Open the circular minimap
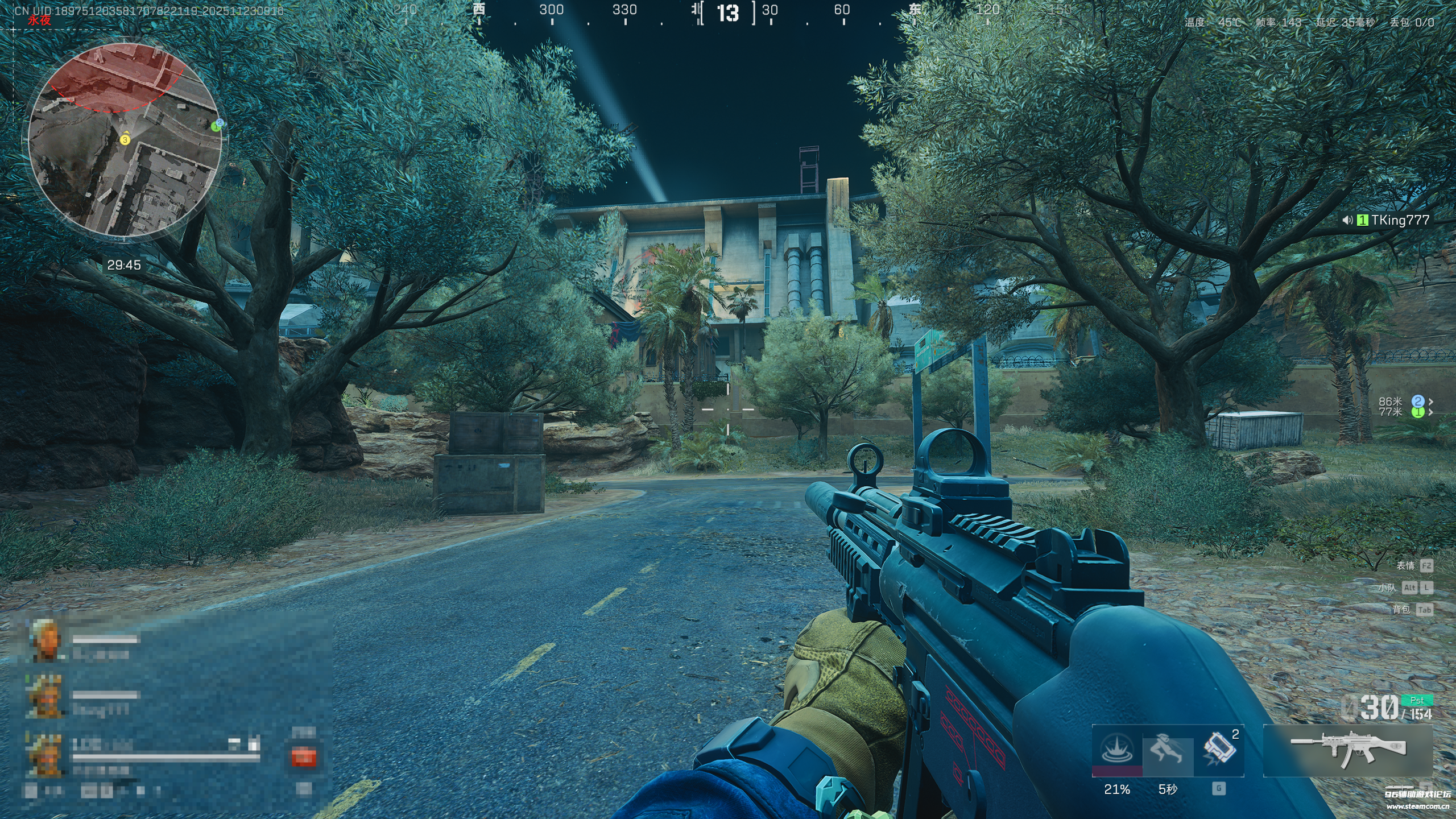The image size is (1456, 819). point(125,140)
